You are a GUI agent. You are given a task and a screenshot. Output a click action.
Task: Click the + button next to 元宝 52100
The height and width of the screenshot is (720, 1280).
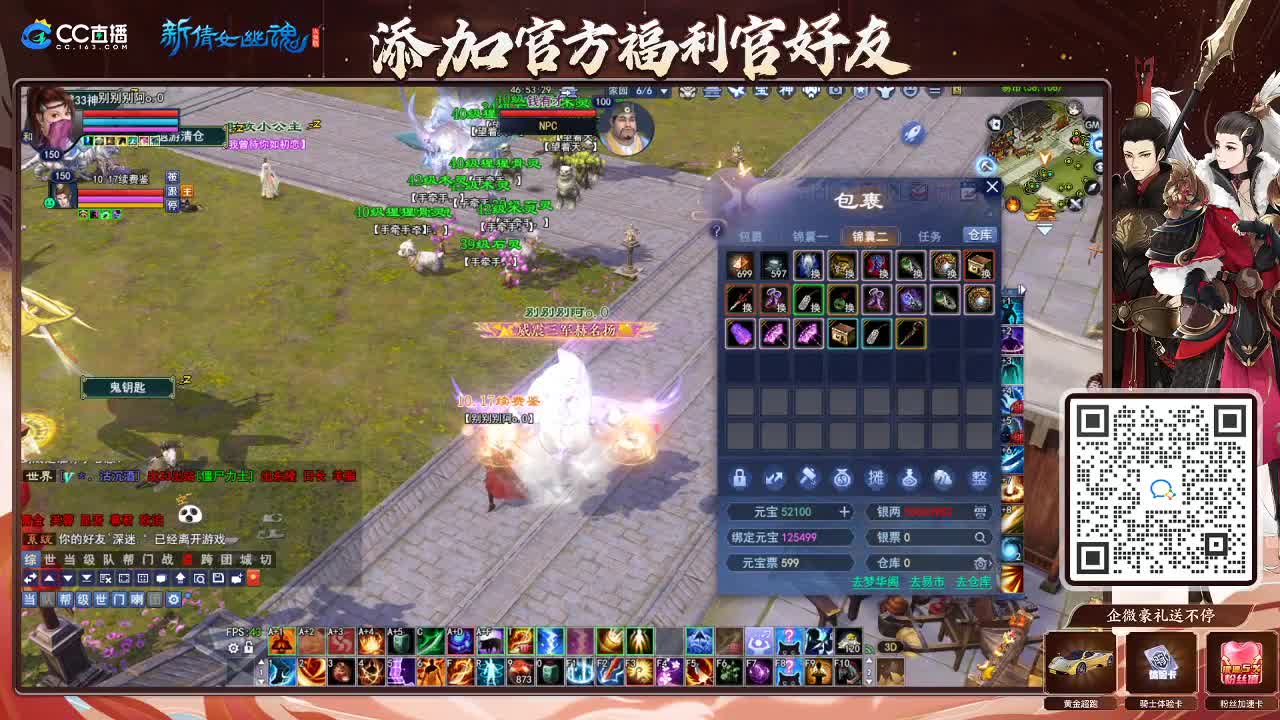[844, 511]
